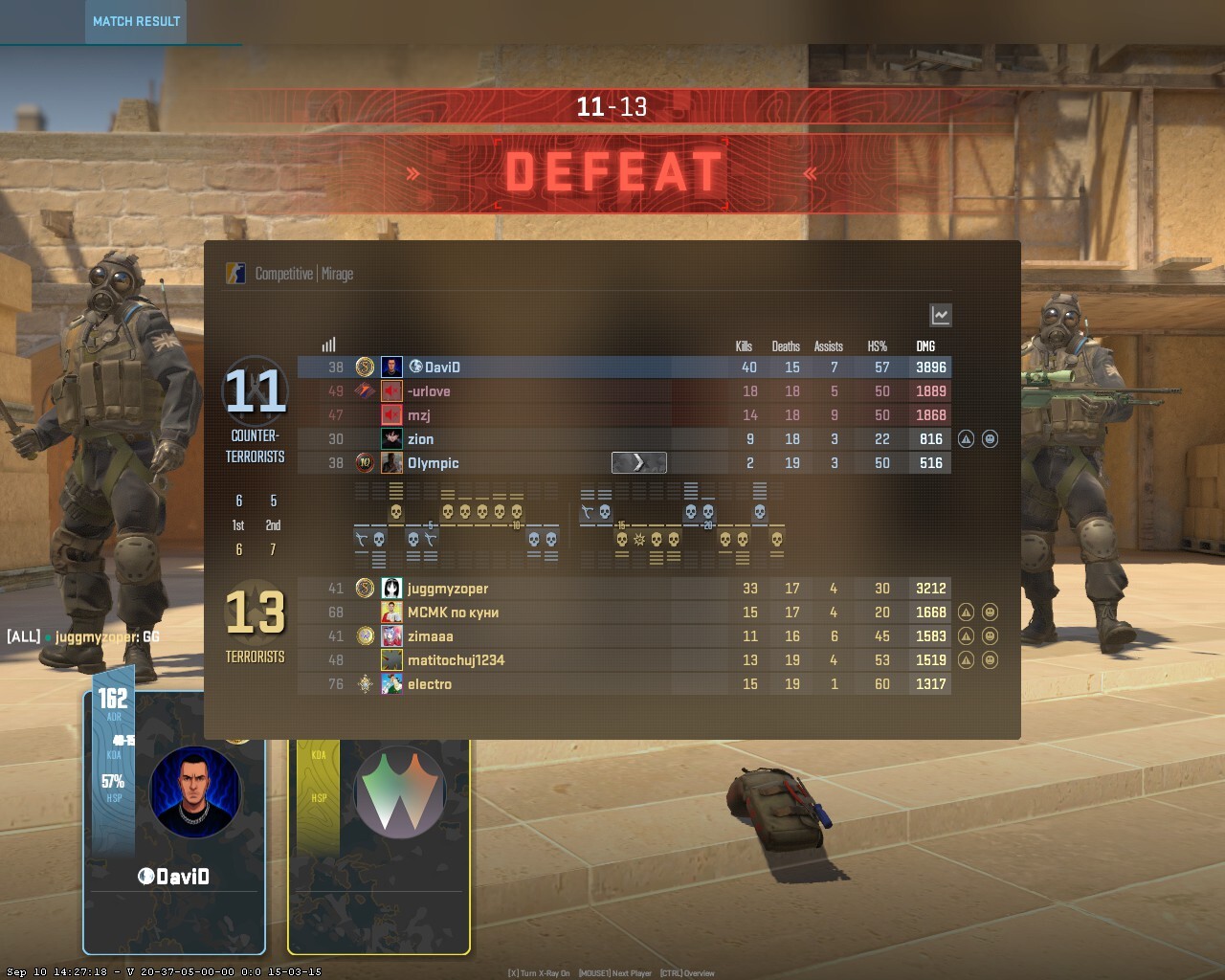
Task: Click the Kills column header
Action: tap(744, 346)
